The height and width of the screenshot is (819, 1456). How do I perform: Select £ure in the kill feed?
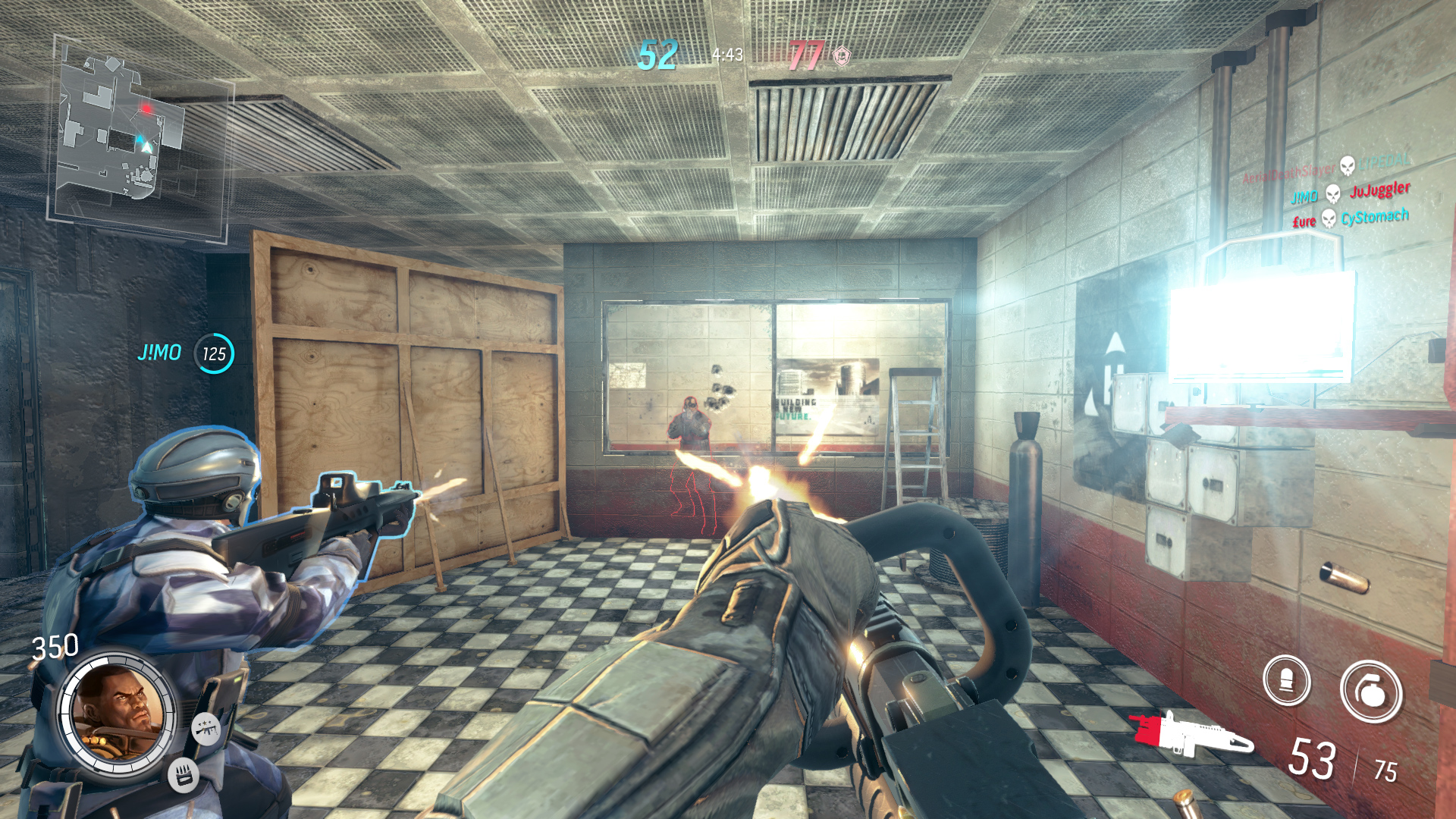point(1304,221)
